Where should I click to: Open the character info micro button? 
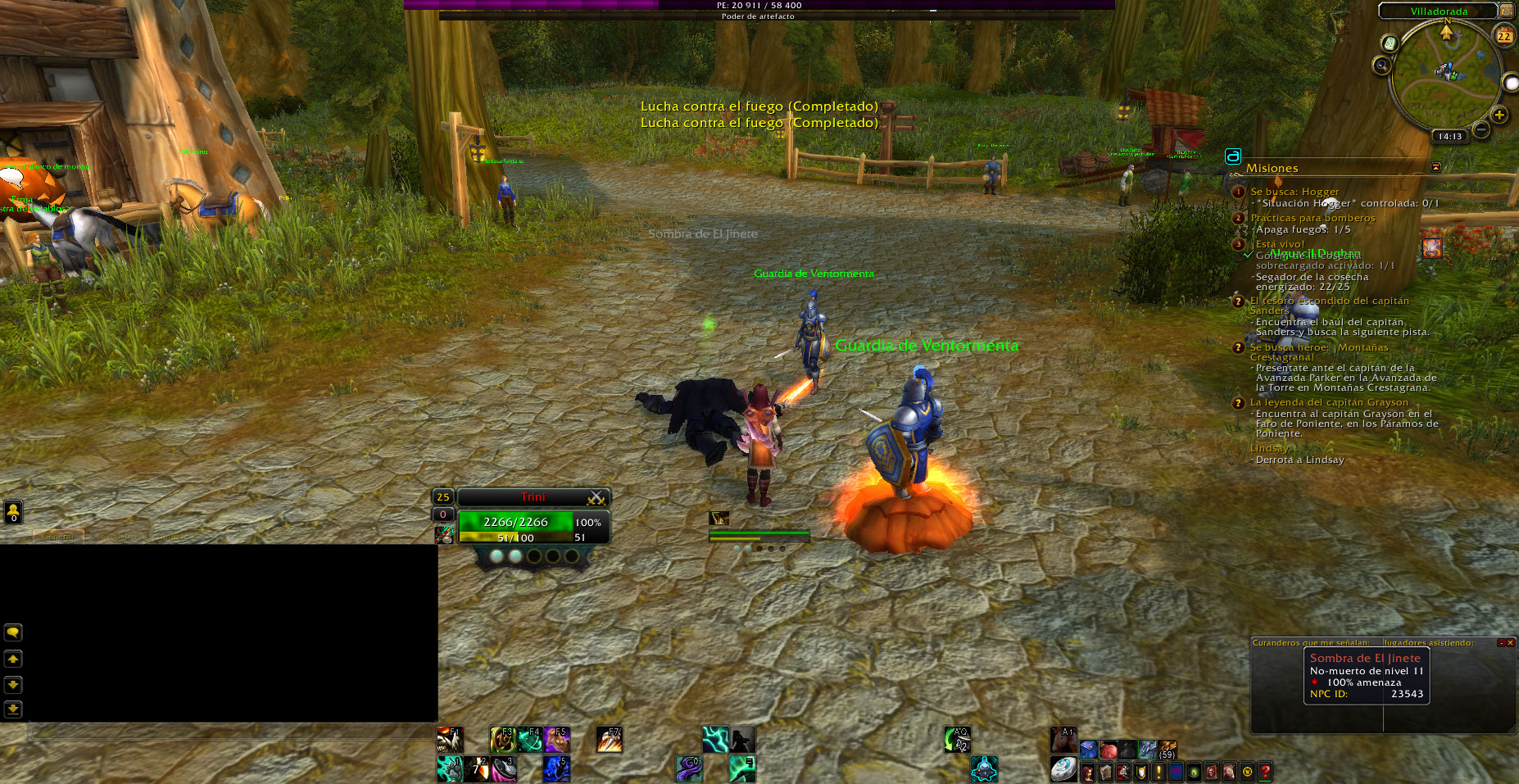(x=1088, y=771)
